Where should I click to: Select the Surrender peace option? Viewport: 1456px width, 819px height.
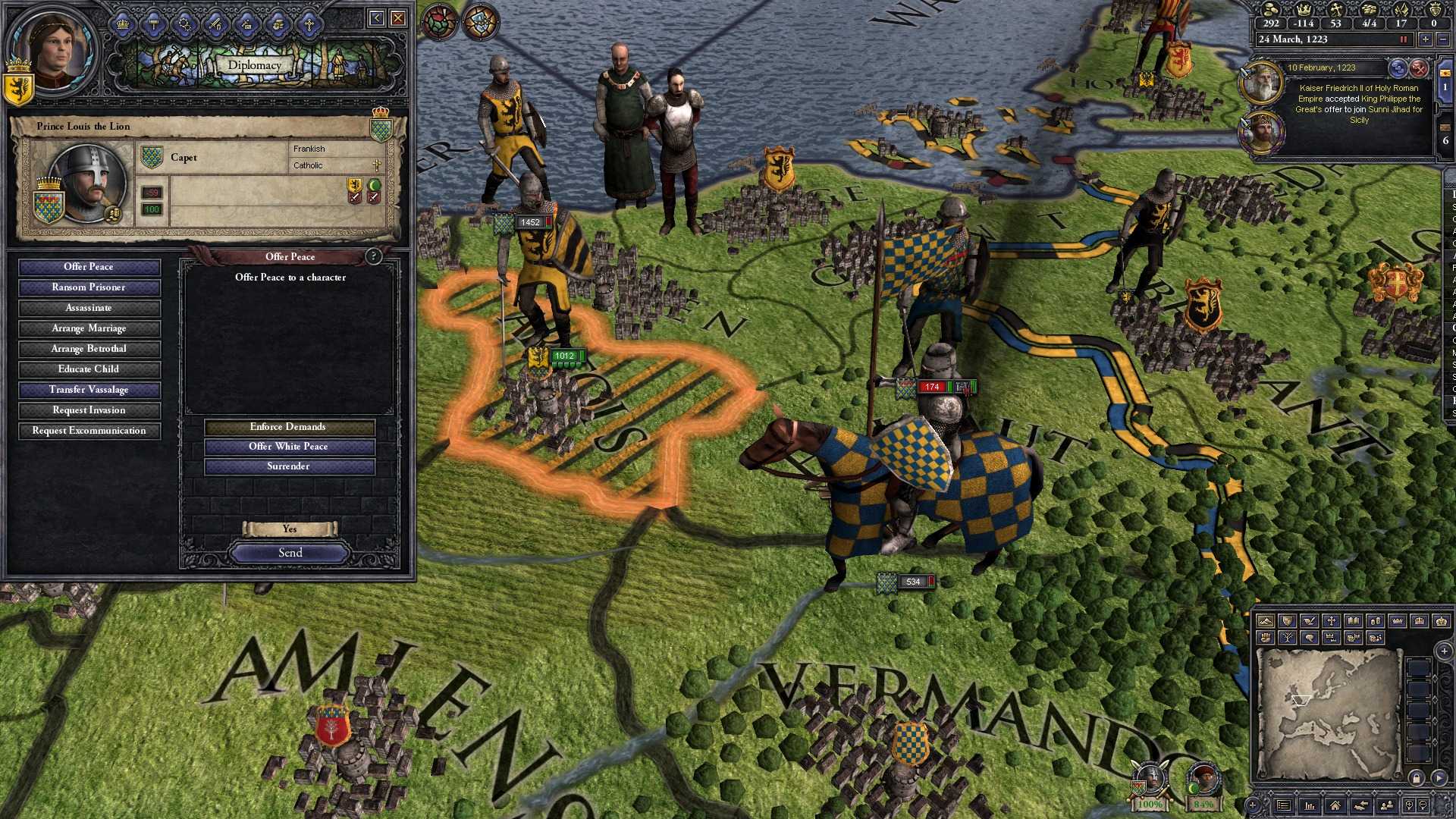pos(288,466)
